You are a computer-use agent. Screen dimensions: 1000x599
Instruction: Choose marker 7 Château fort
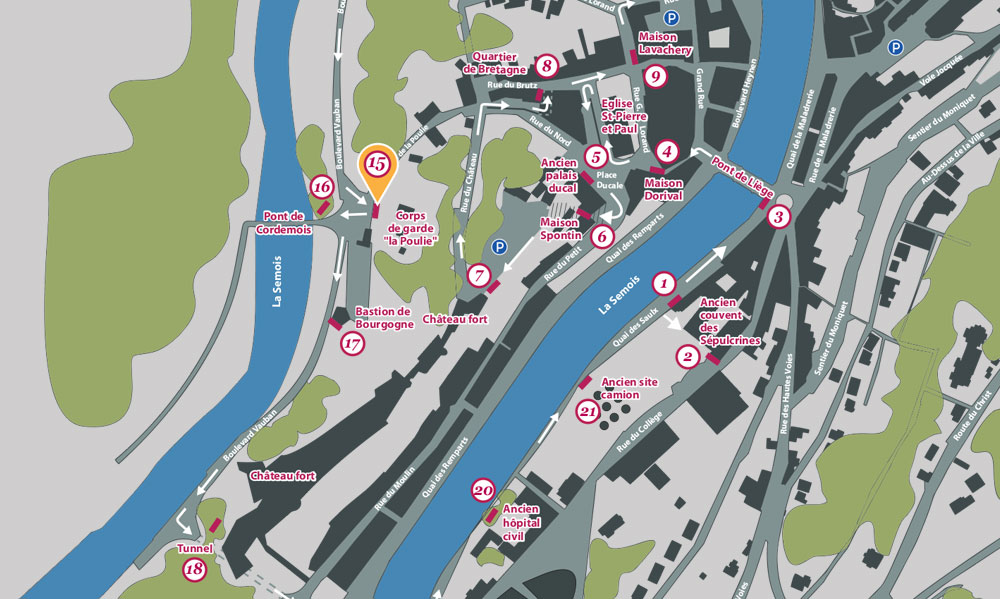(x=479, y=274)
